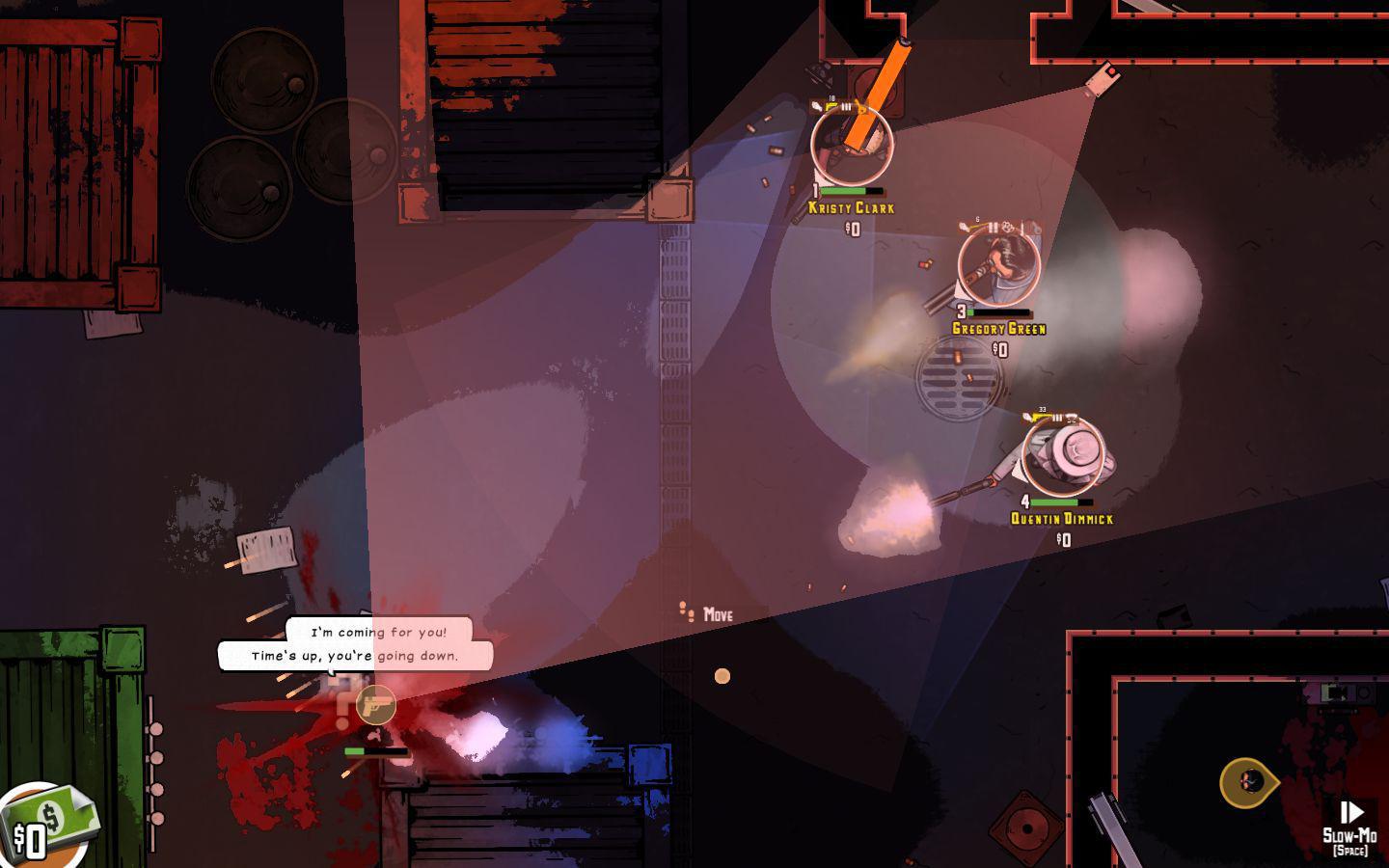
Task: Select Kristy Clark's pistol ammo icon
Action: coord(831,106)
